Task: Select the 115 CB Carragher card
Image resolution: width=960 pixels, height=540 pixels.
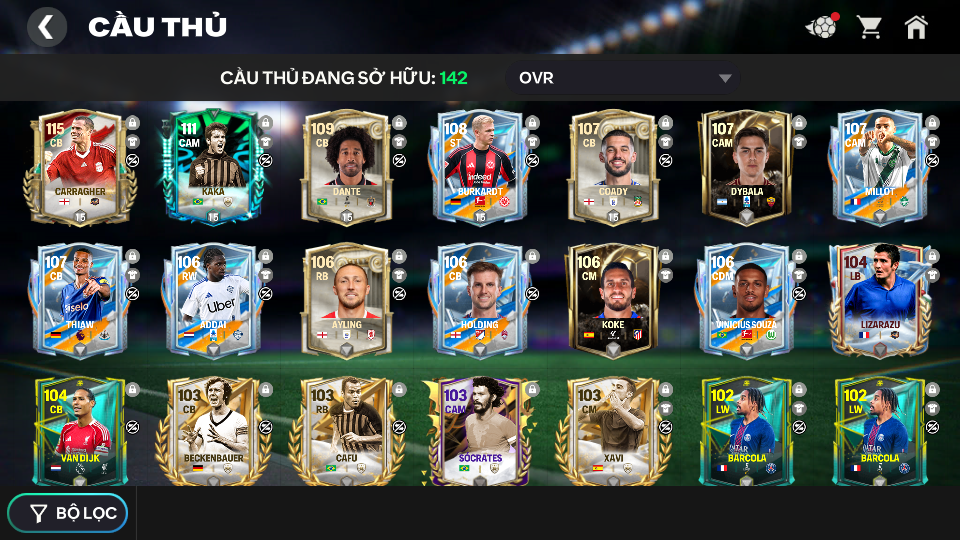Action: [74, 168]
